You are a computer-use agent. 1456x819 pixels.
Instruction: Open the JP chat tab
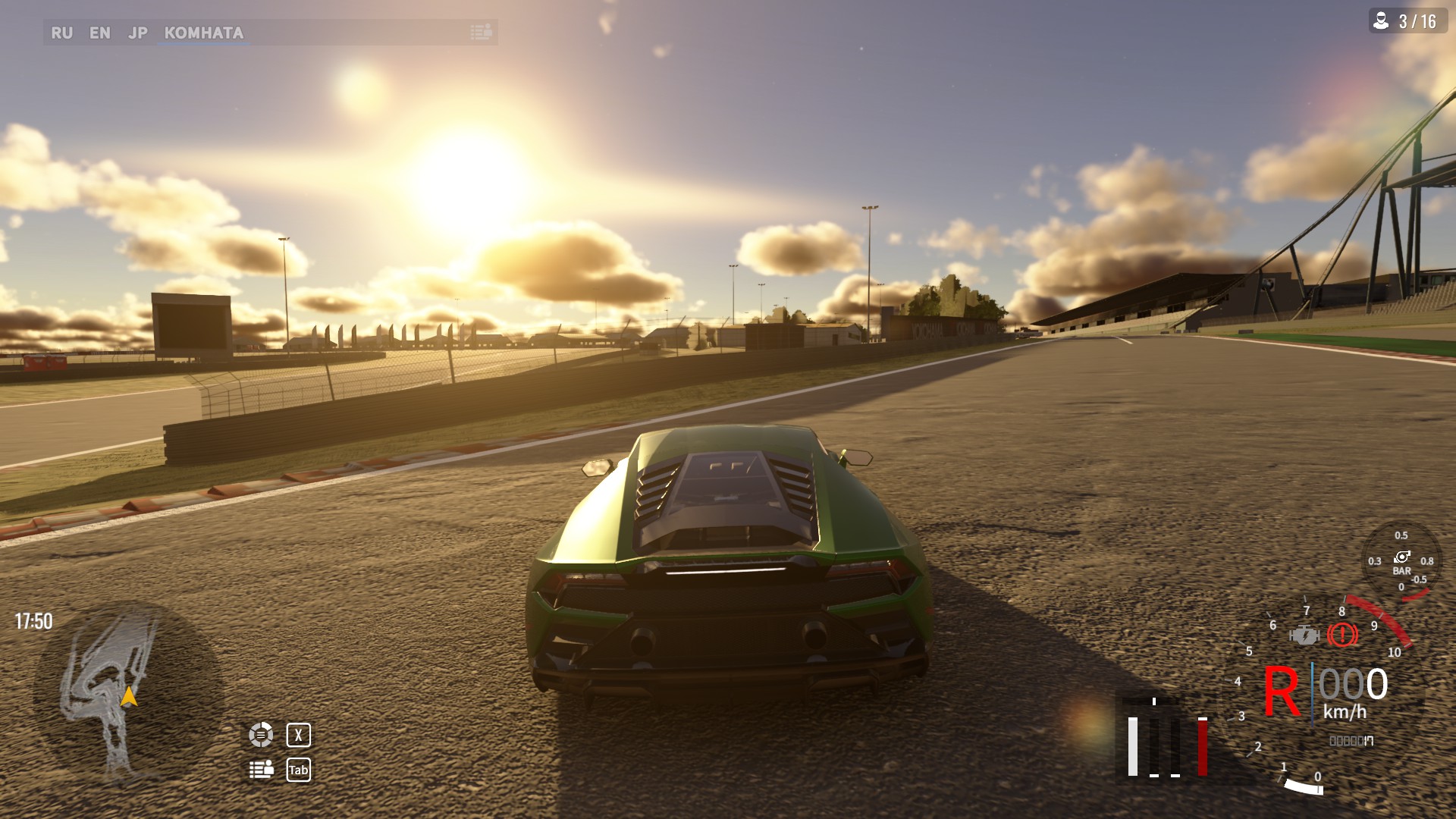coord(138,33)
